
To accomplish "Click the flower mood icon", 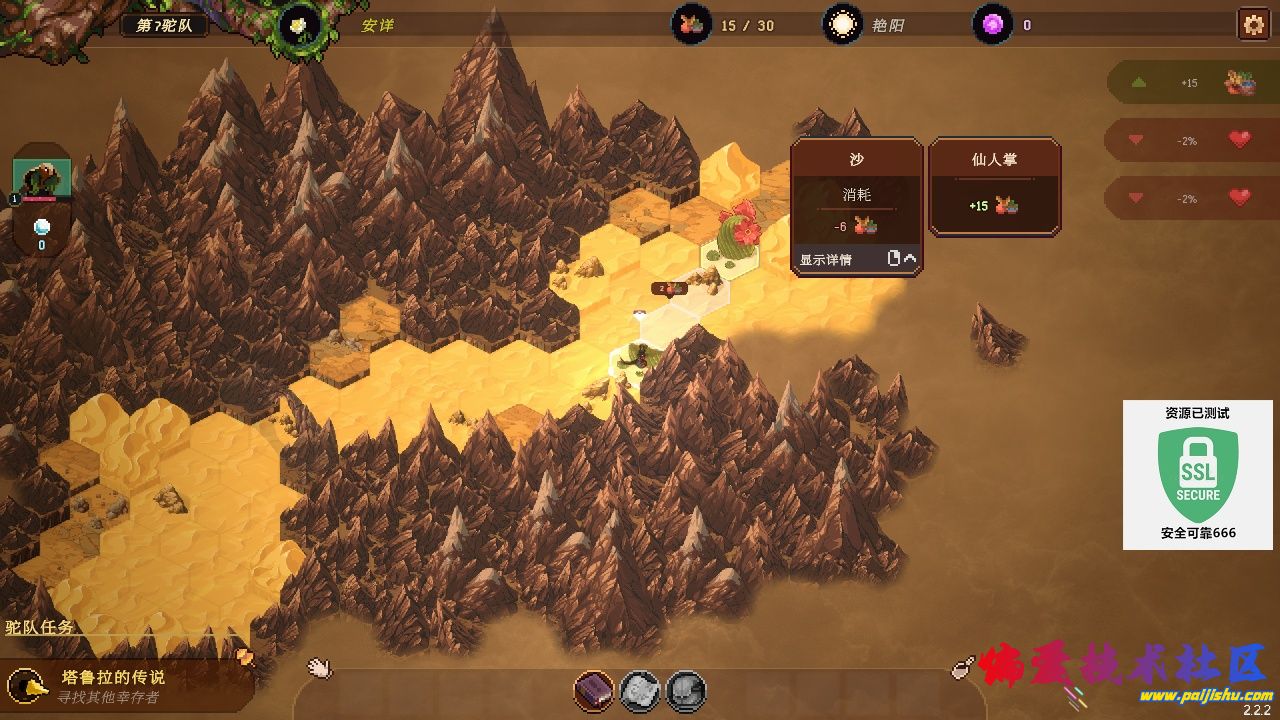I will click(297, 25).
